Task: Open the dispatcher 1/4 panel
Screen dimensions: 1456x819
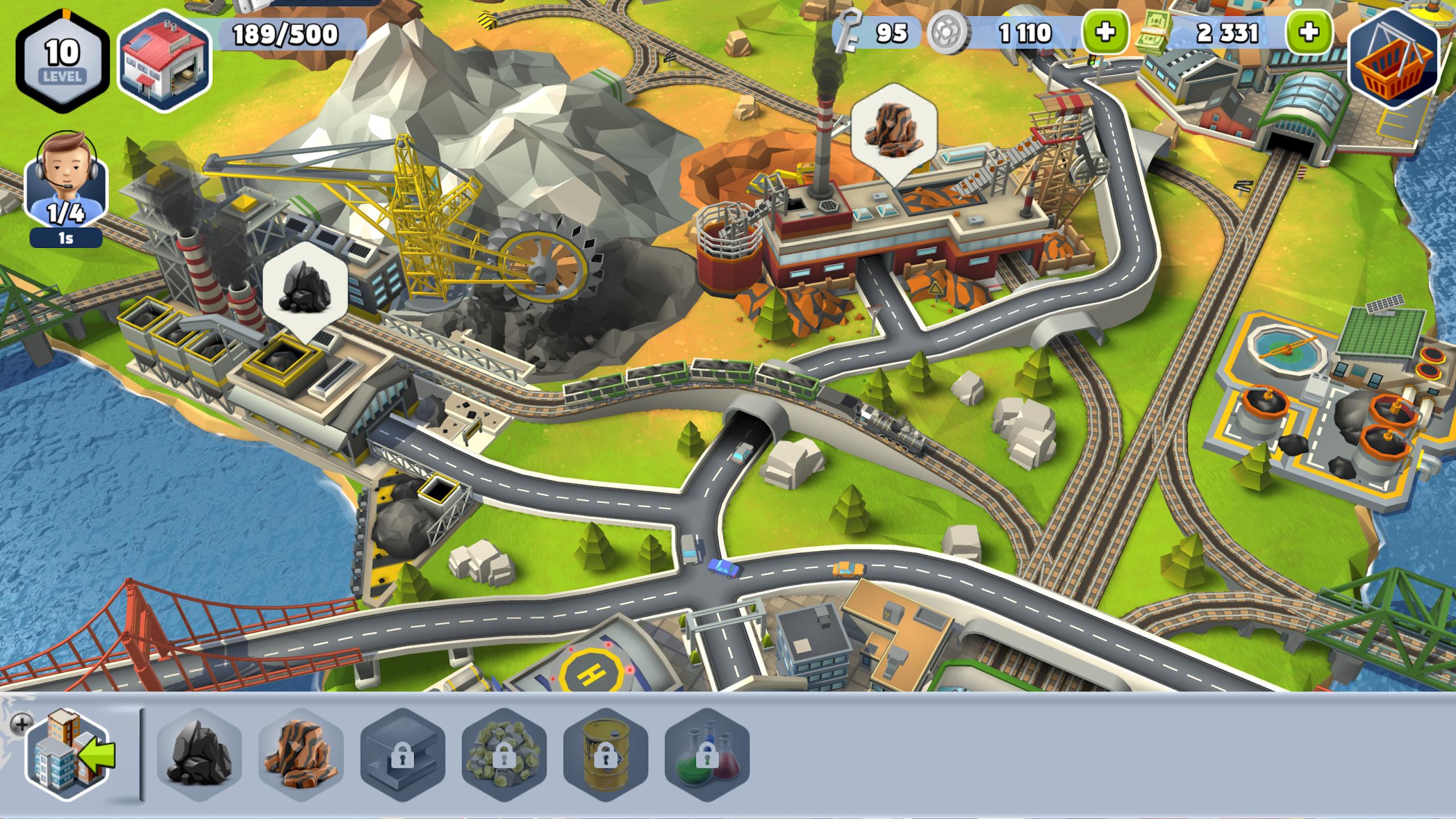Action: pos(65,188)
